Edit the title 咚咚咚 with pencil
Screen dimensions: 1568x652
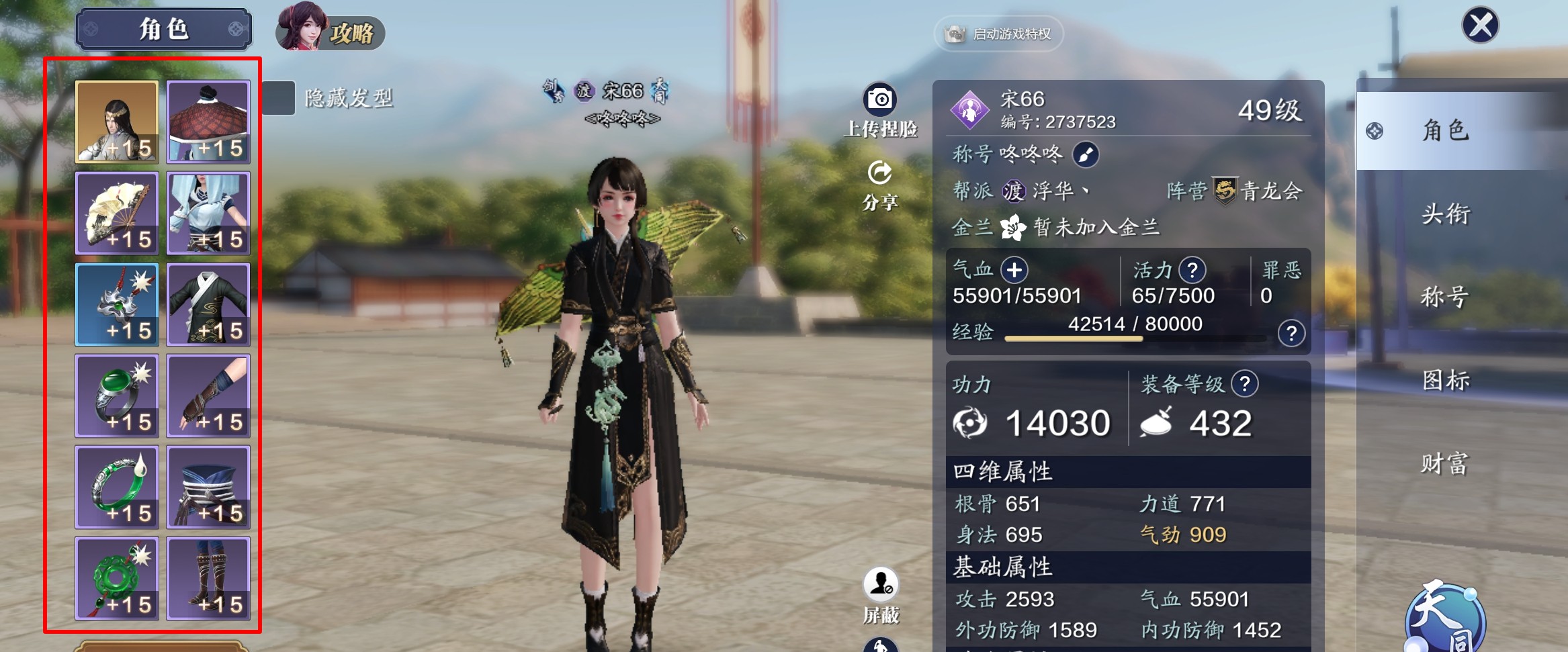pyautogui.click(x=1085, y=155)
